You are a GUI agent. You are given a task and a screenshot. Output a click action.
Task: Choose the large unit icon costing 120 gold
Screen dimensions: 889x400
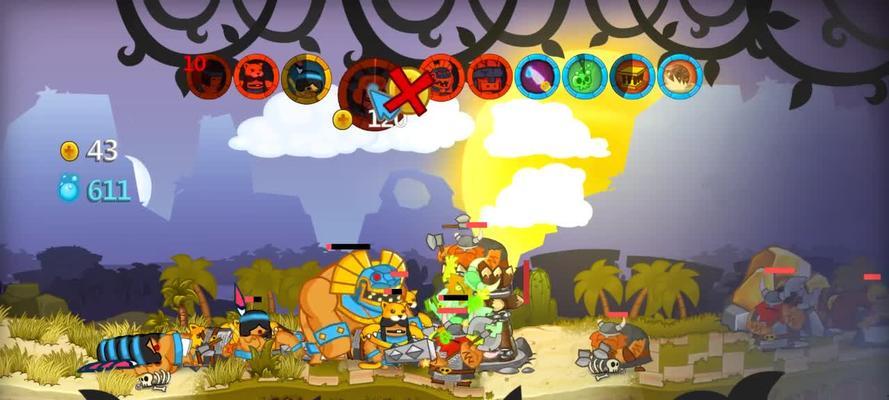pyautogui.click(x=368, y=87)
